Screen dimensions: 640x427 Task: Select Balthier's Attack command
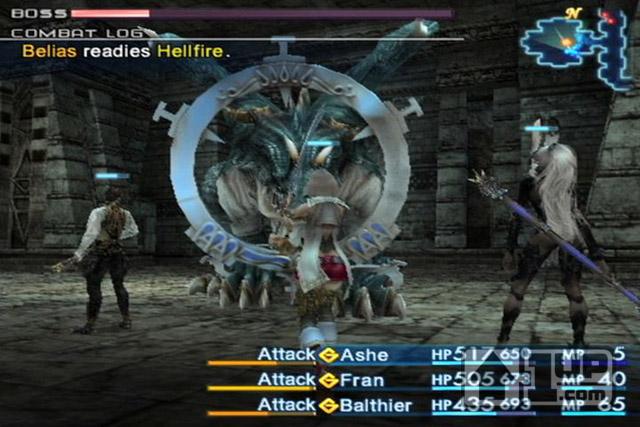286,405
